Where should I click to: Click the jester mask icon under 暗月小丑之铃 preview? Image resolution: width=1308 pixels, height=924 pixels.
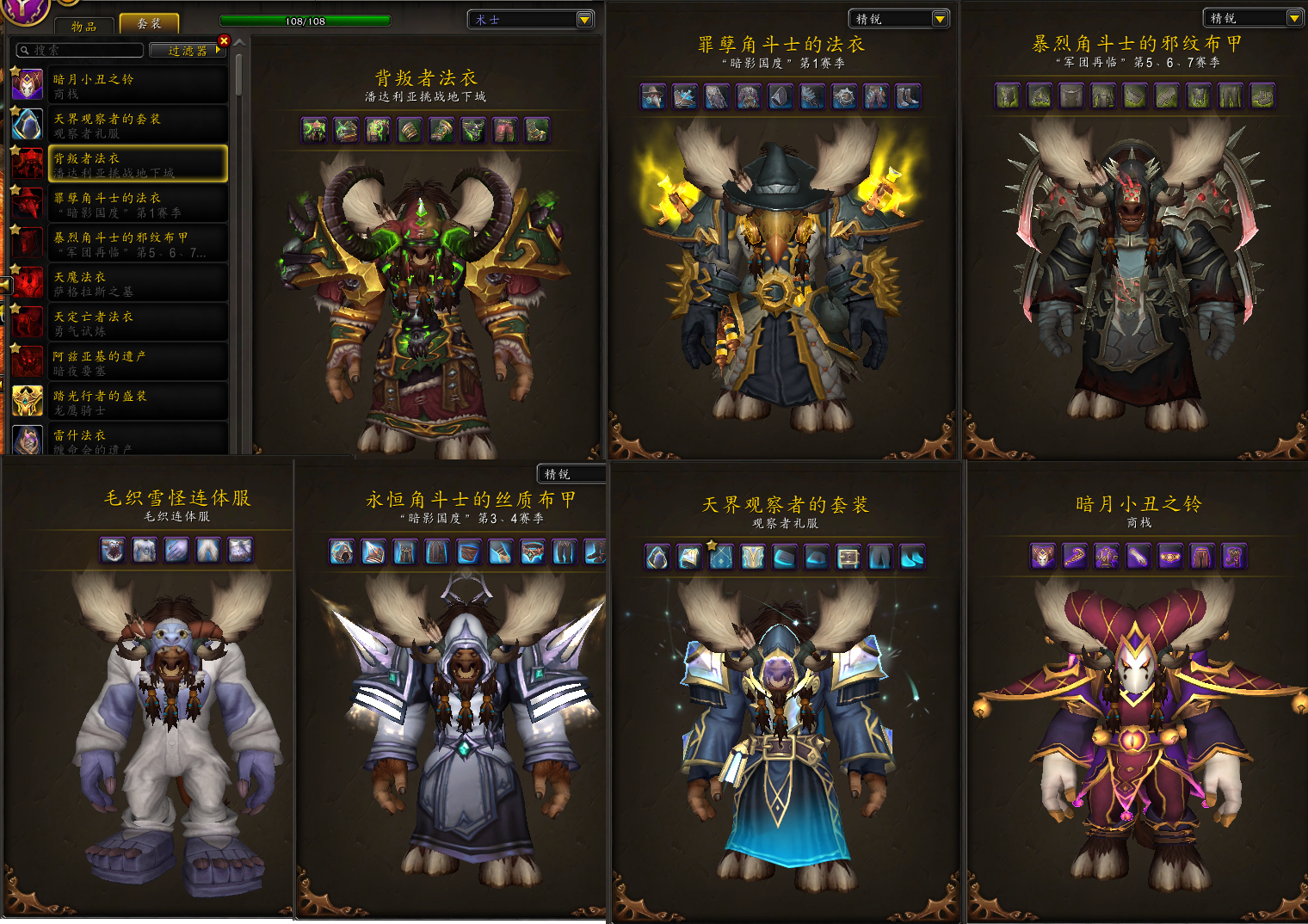click(x=1043, y=557)
